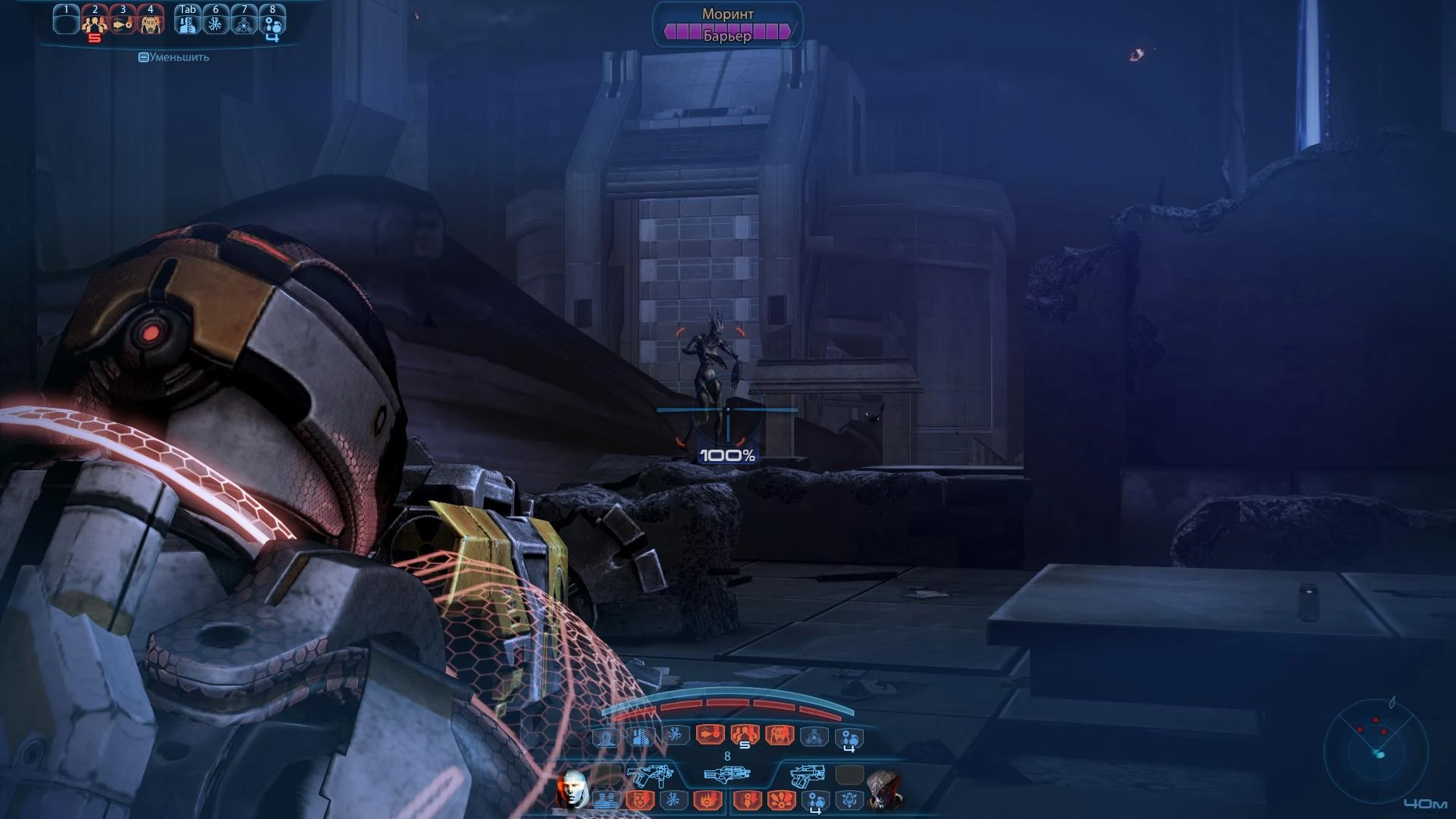Trigger the squadmate's orange downward-arrow power
The width and height of the screenshot is (1456, 819).
click(747, 800)
